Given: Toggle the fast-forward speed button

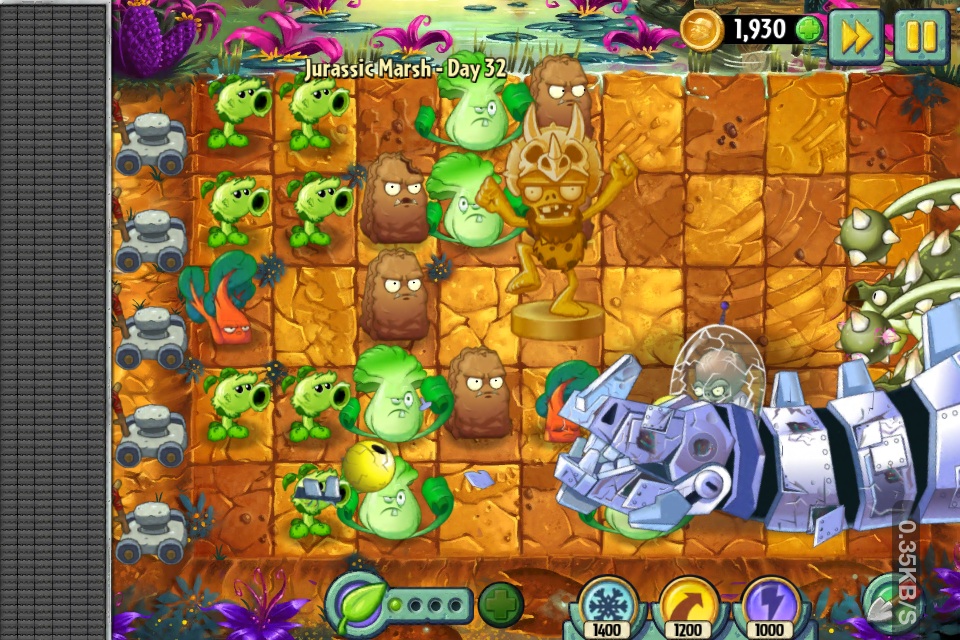Looking at the screenshot, I should [855, 38].
